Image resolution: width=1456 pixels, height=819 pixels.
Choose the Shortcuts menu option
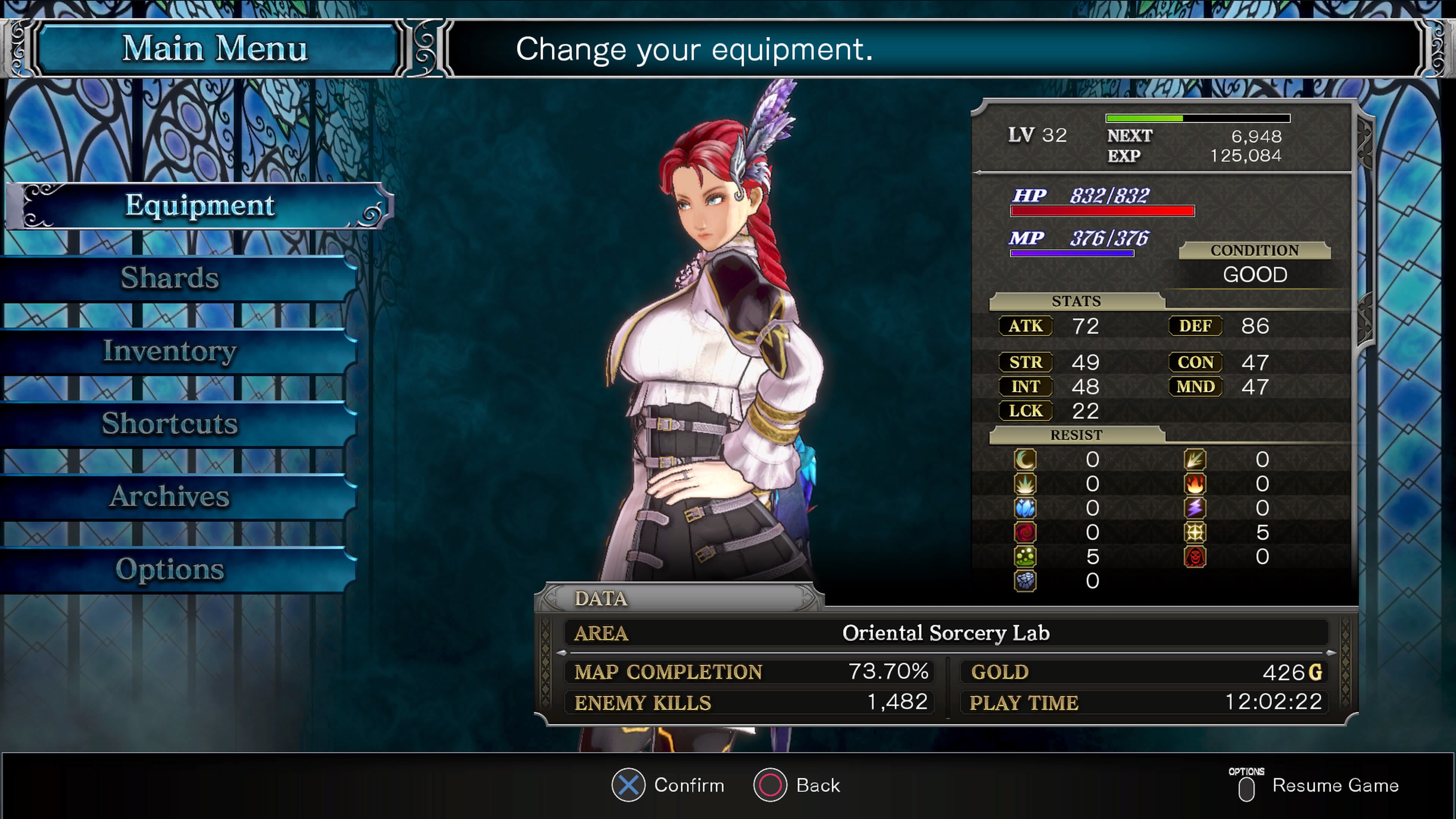tap(169, 424)
